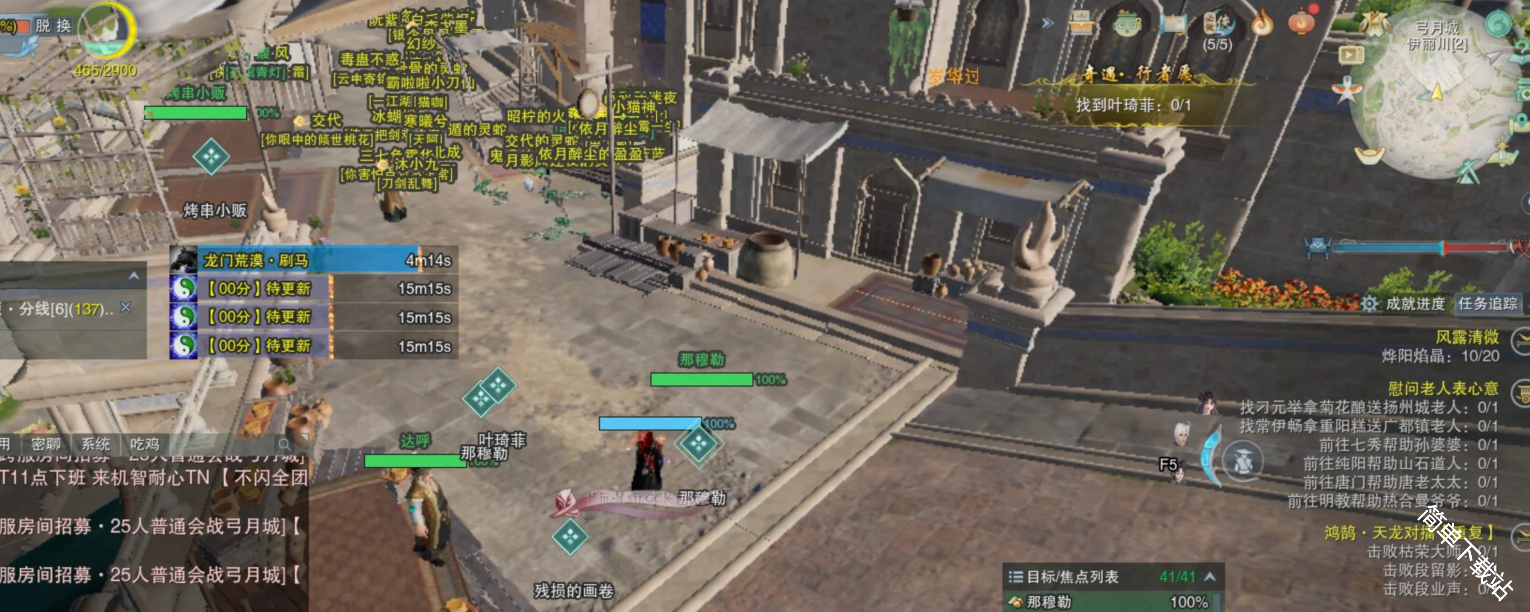Open the flame icon in top bar

(x=1262, y=22)
